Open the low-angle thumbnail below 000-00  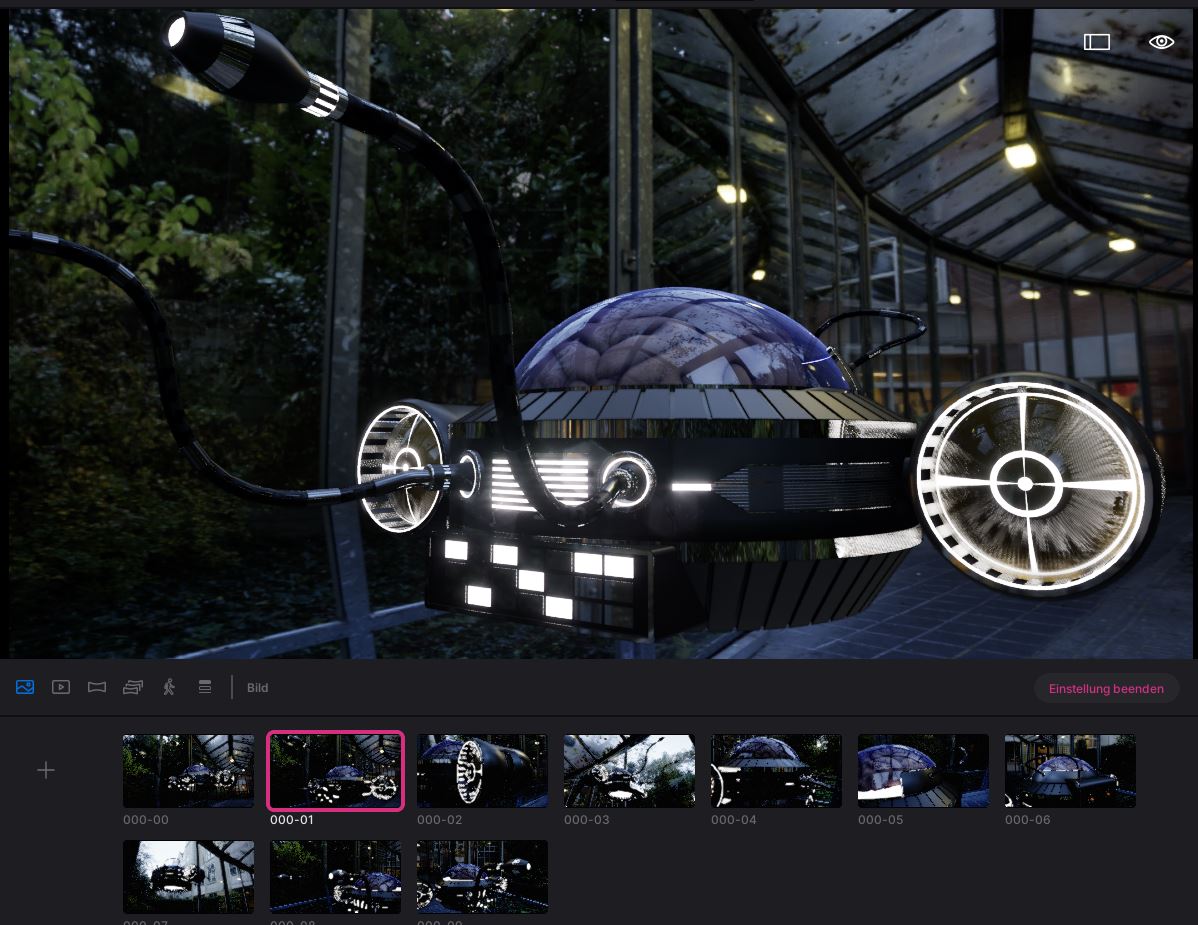(188, 877)
